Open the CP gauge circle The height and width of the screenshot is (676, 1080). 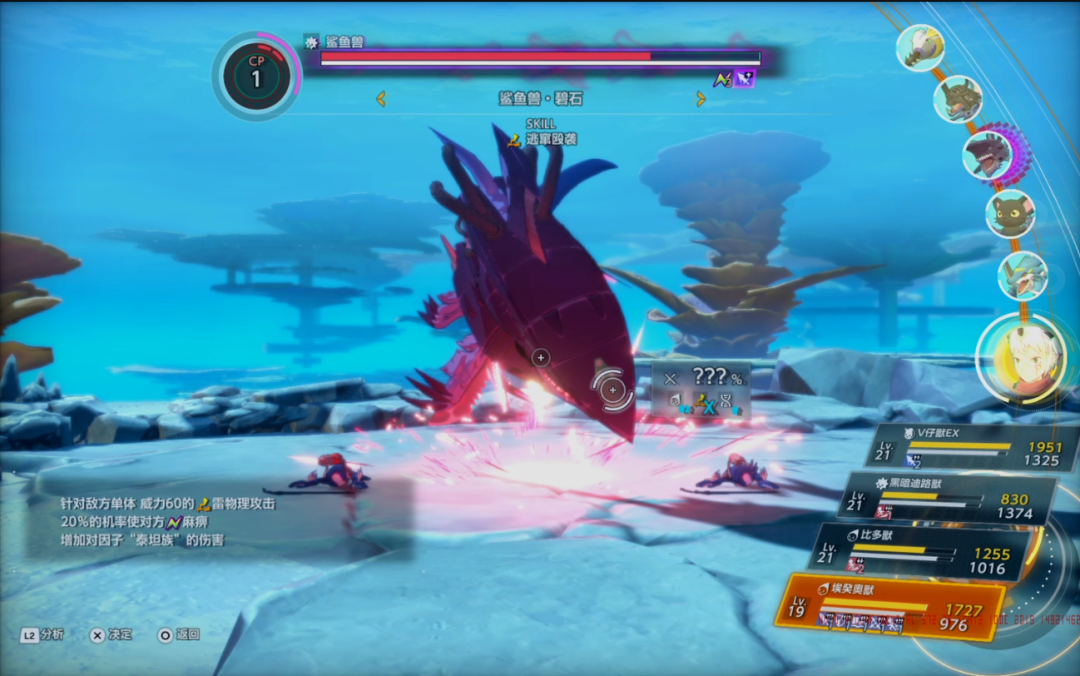pos(256,76)
